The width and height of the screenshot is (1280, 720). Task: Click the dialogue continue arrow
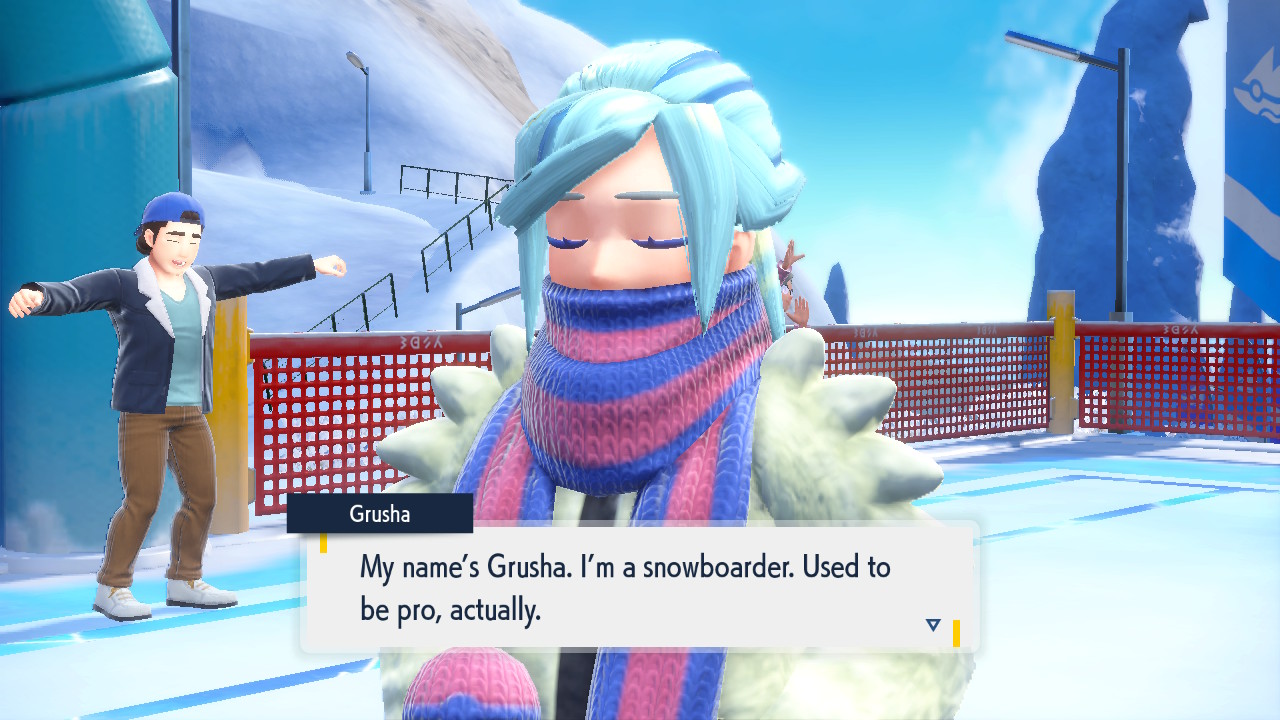(933, 625)
